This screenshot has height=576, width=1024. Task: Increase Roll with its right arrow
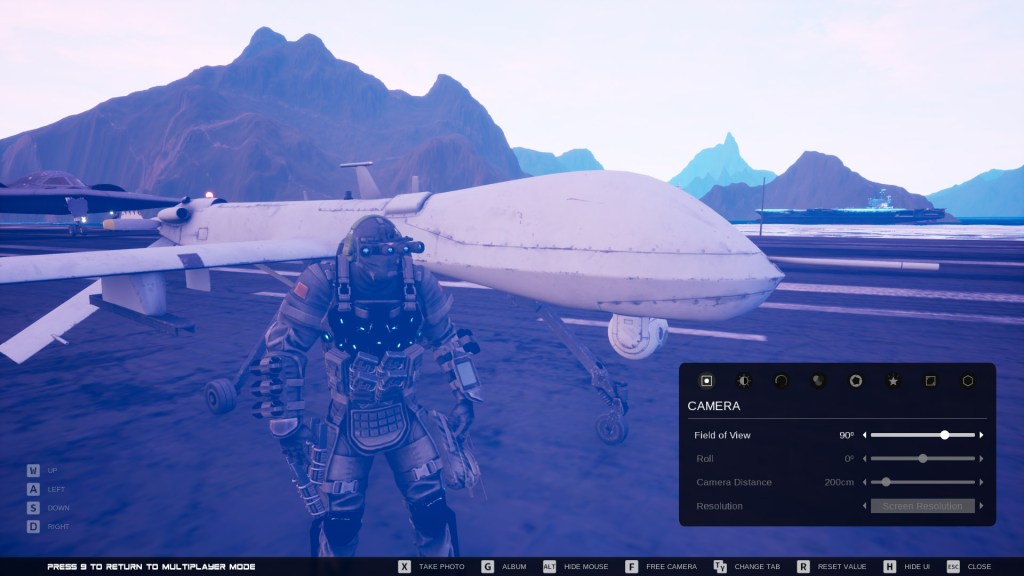coord(982,459)
